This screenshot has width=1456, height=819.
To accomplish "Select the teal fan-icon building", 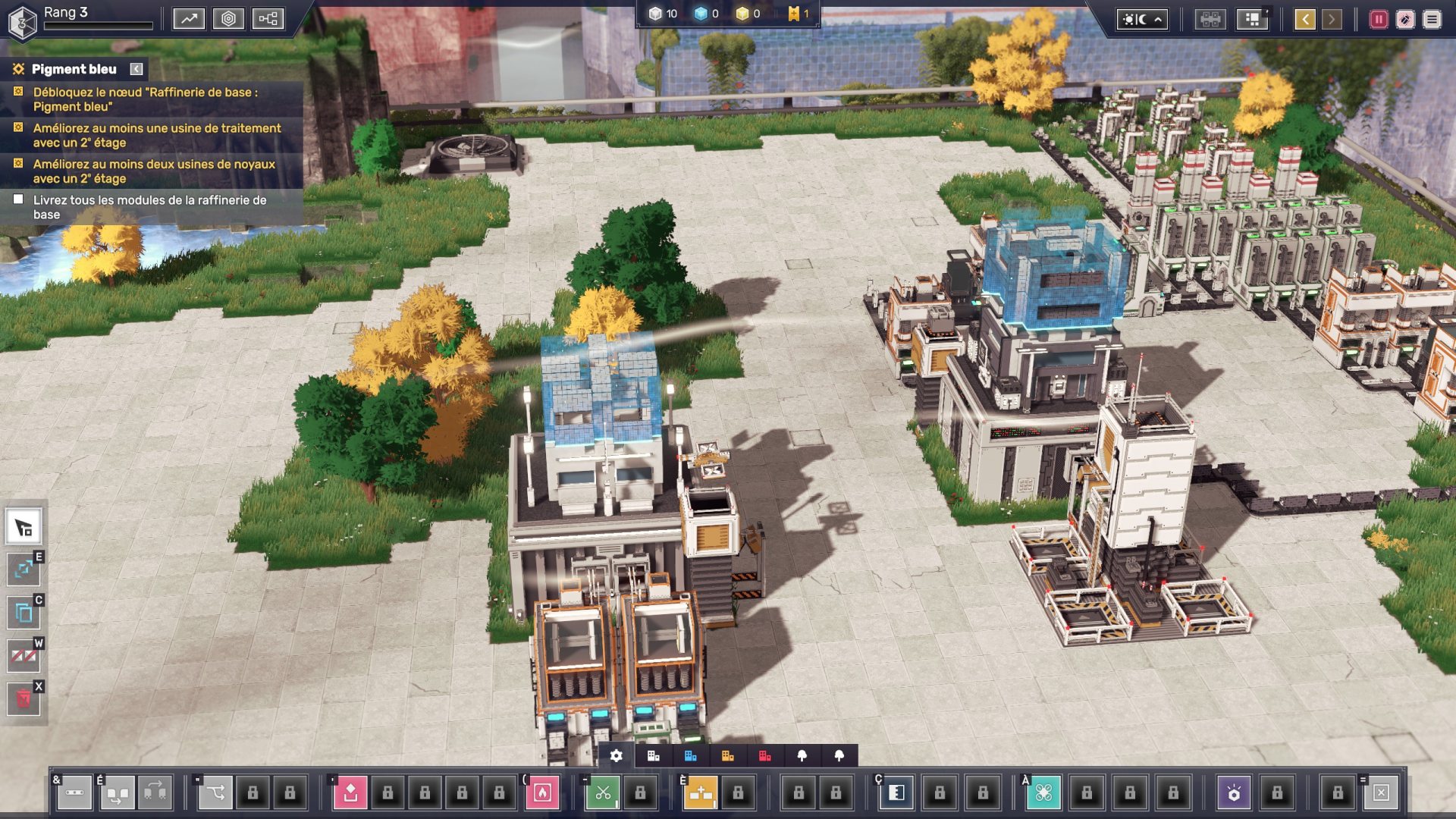I will [1043, 792].
